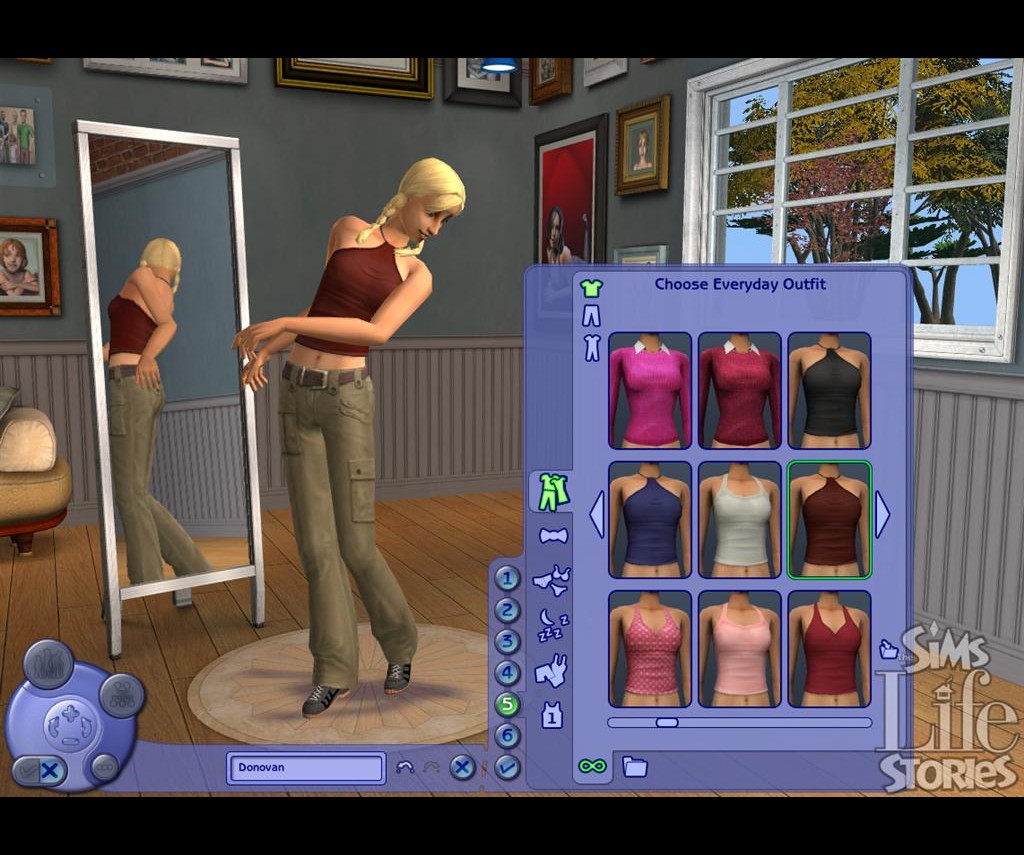
Task: Go to previous outfit page with left arrow
Action: (597, 515)
